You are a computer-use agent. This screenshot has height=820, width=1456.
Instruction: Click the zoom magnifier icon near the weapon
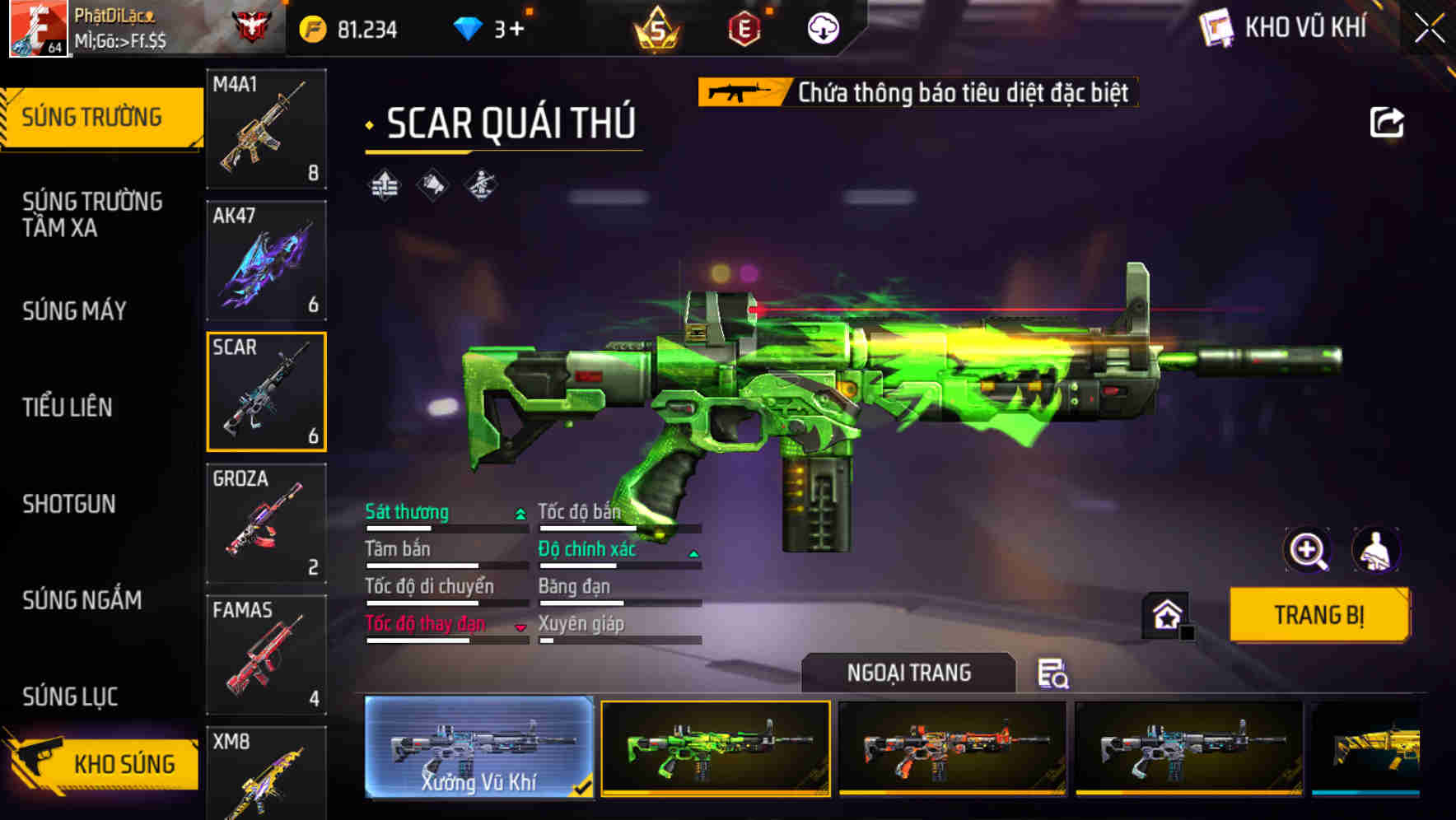pos(1306,550)
